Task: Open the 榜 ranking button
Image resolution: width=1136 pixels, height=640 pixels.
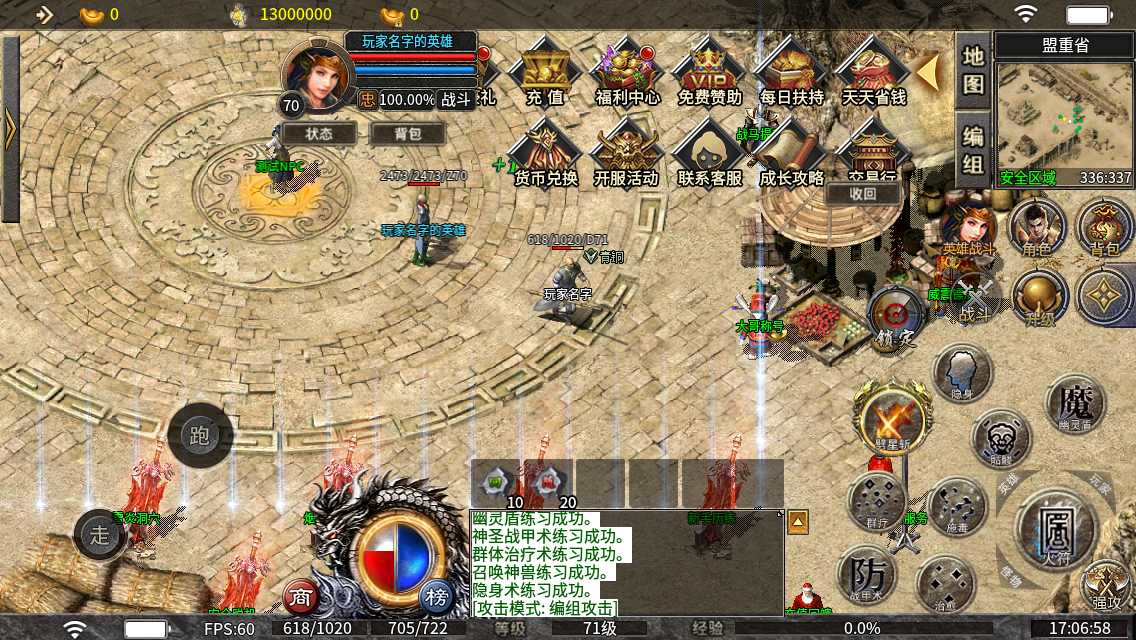Action: 435,597
